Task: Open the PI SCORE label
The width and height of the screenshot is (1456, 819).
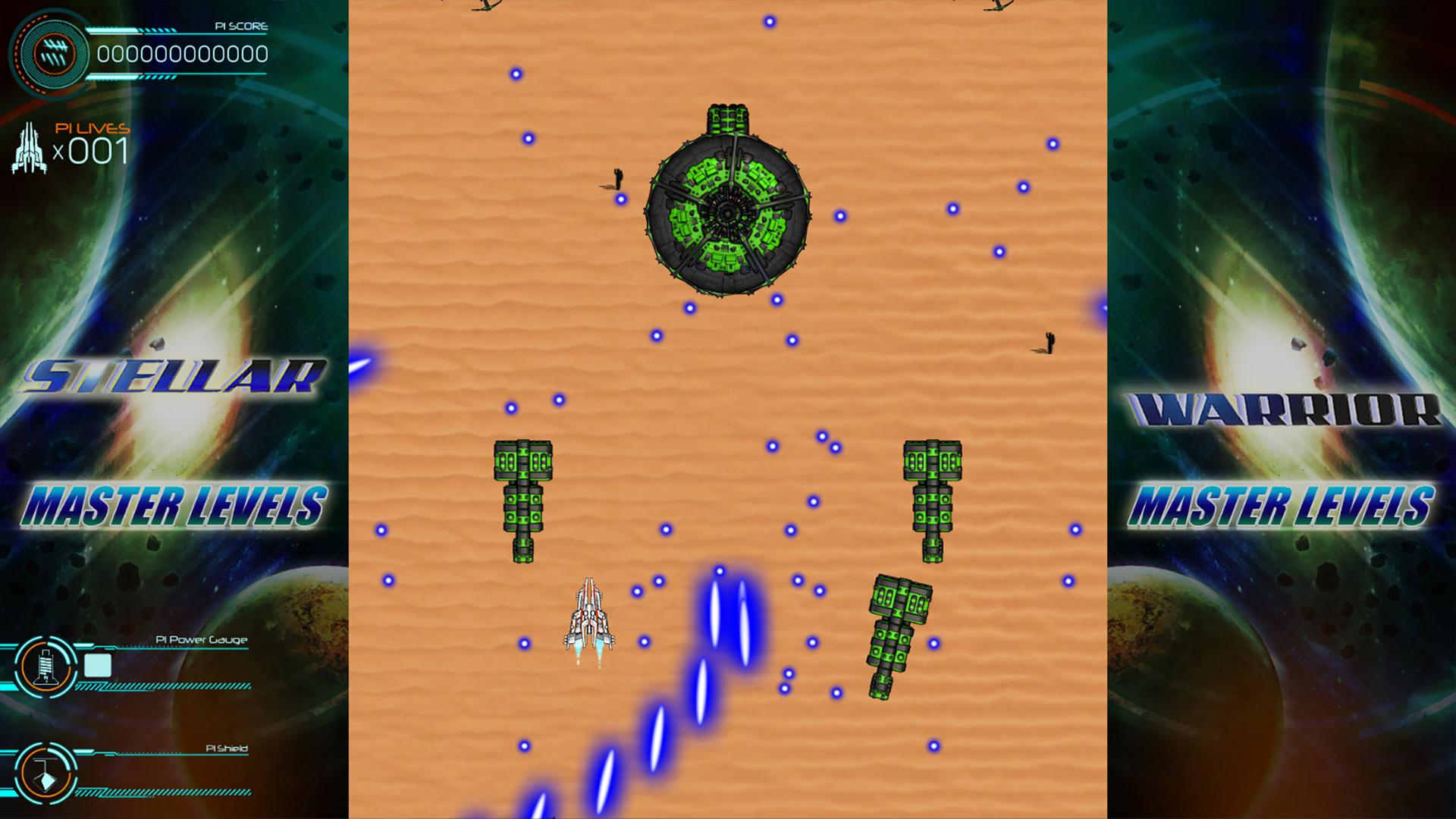Action: tap(240, 26)
